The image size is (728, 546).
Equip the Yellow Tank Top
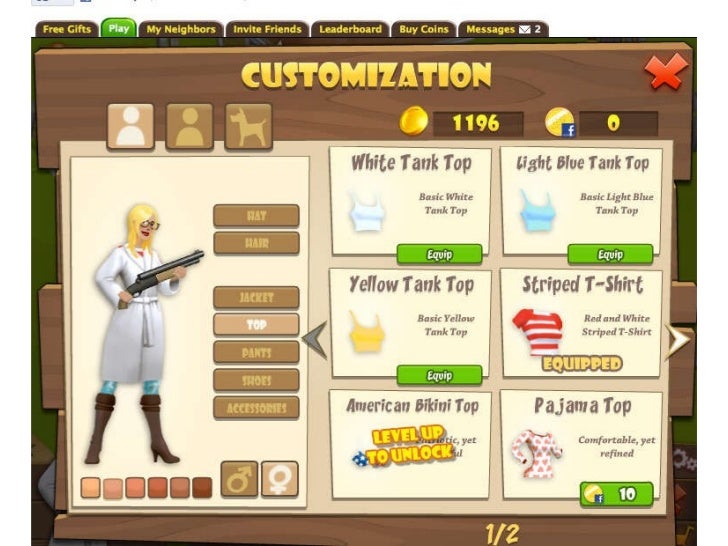(x=439, y=375)
